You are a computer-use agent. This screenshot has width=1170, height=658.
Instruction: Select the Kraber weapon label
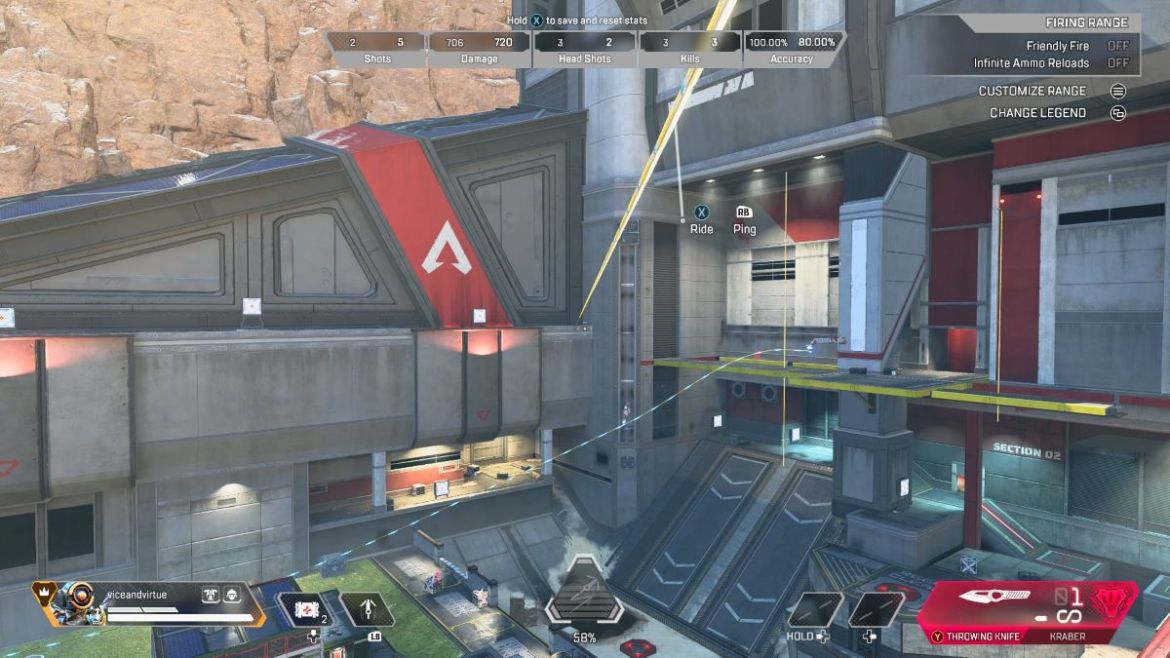coord(1066,636)
